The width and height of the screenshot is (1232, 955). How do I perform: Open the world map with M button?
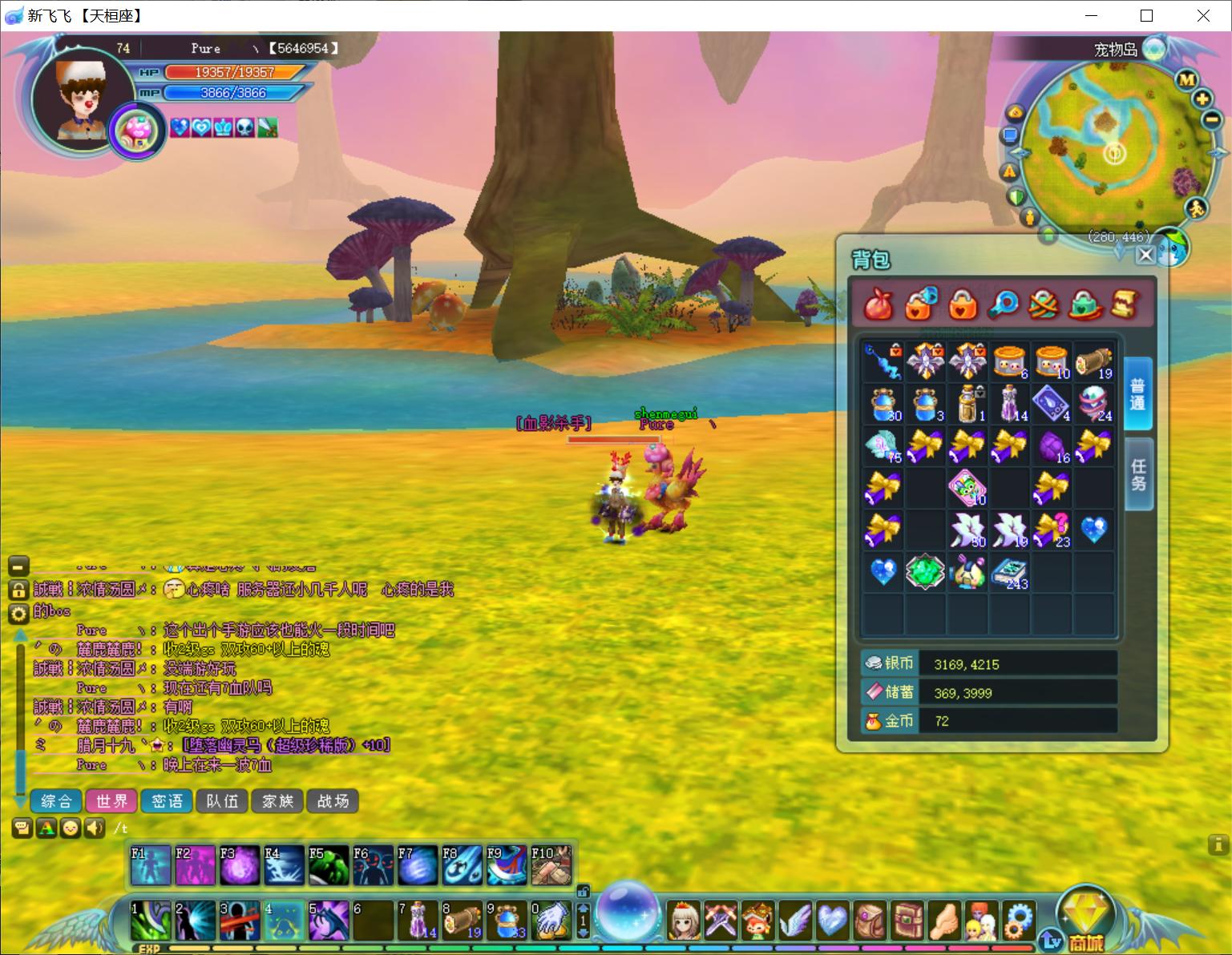(x=1186, y=79)
